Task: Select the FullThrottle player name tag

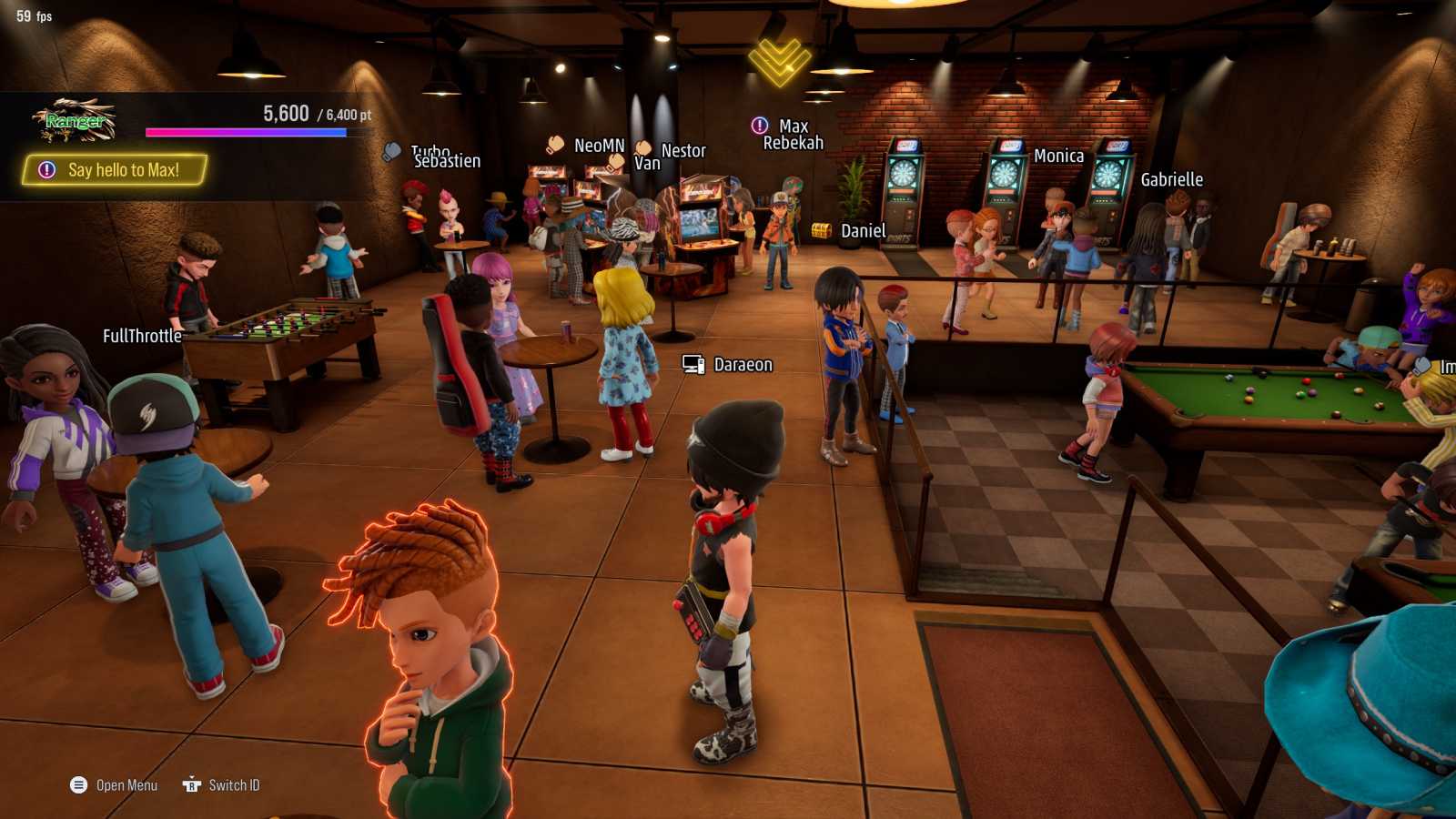Action: (142, 336)
